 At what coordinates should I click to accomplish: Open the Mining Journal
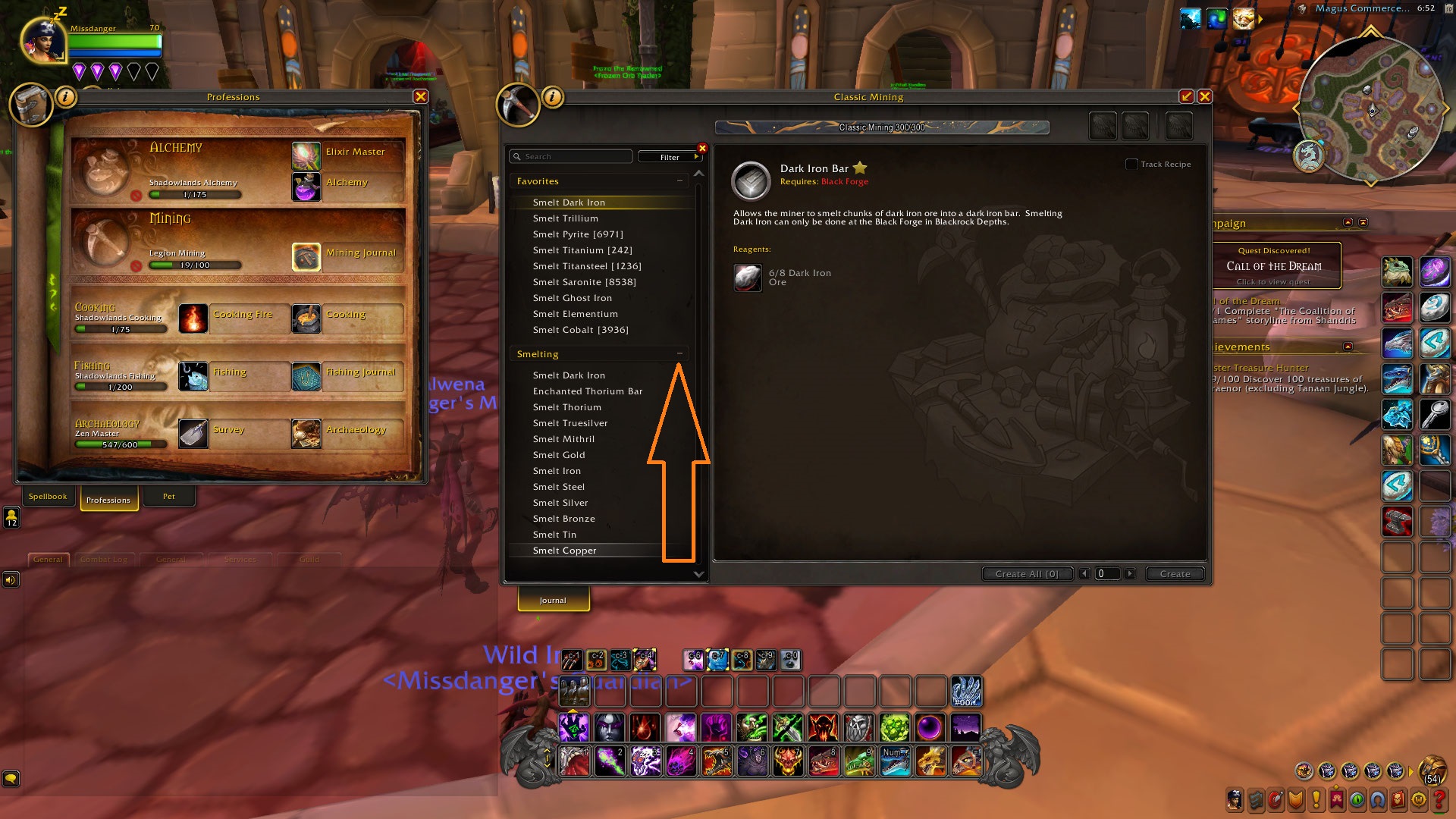point(306,257)
